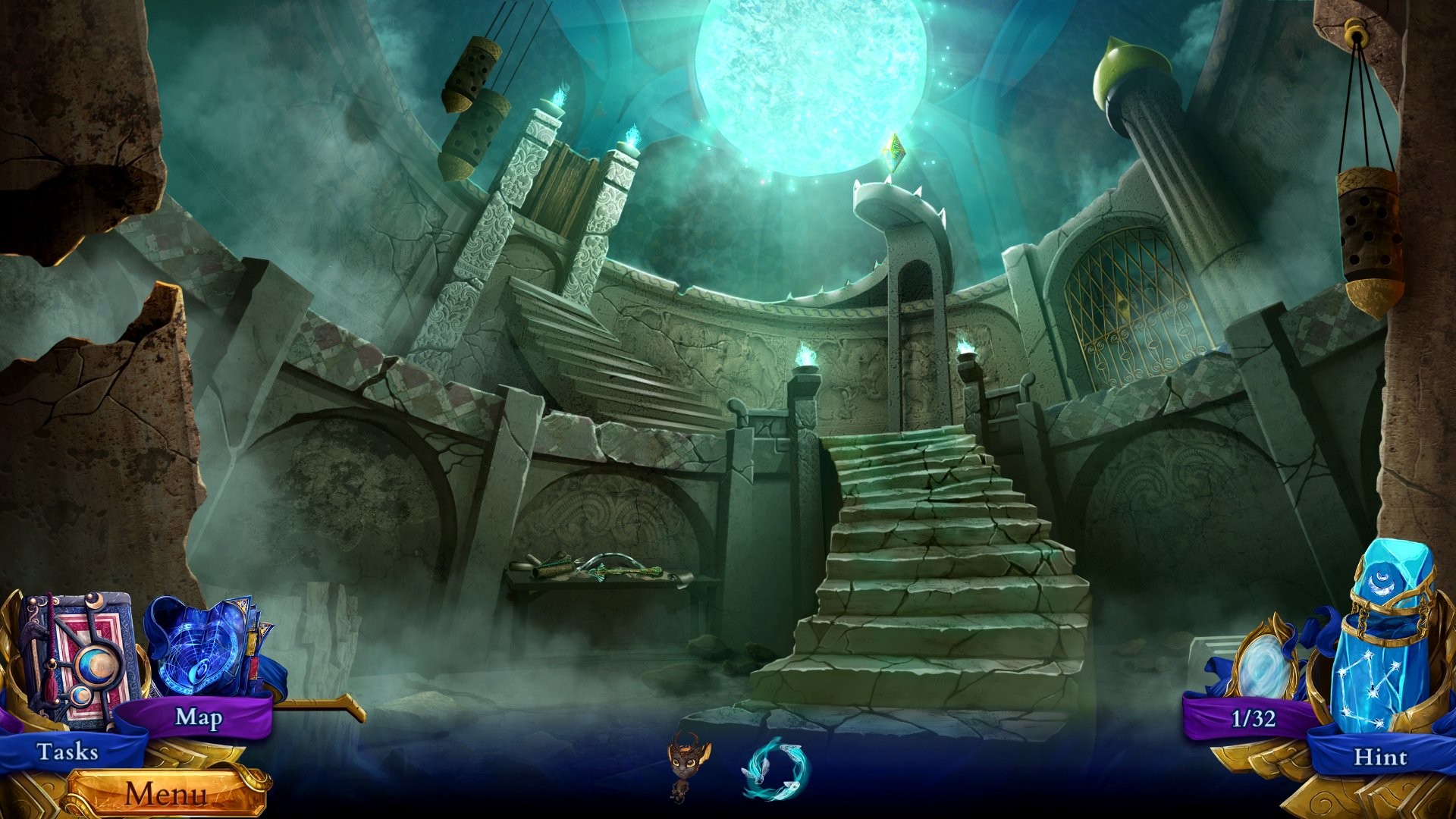The image size is (1456, 819).
Task: View your Tasks list
Action: 67,753
